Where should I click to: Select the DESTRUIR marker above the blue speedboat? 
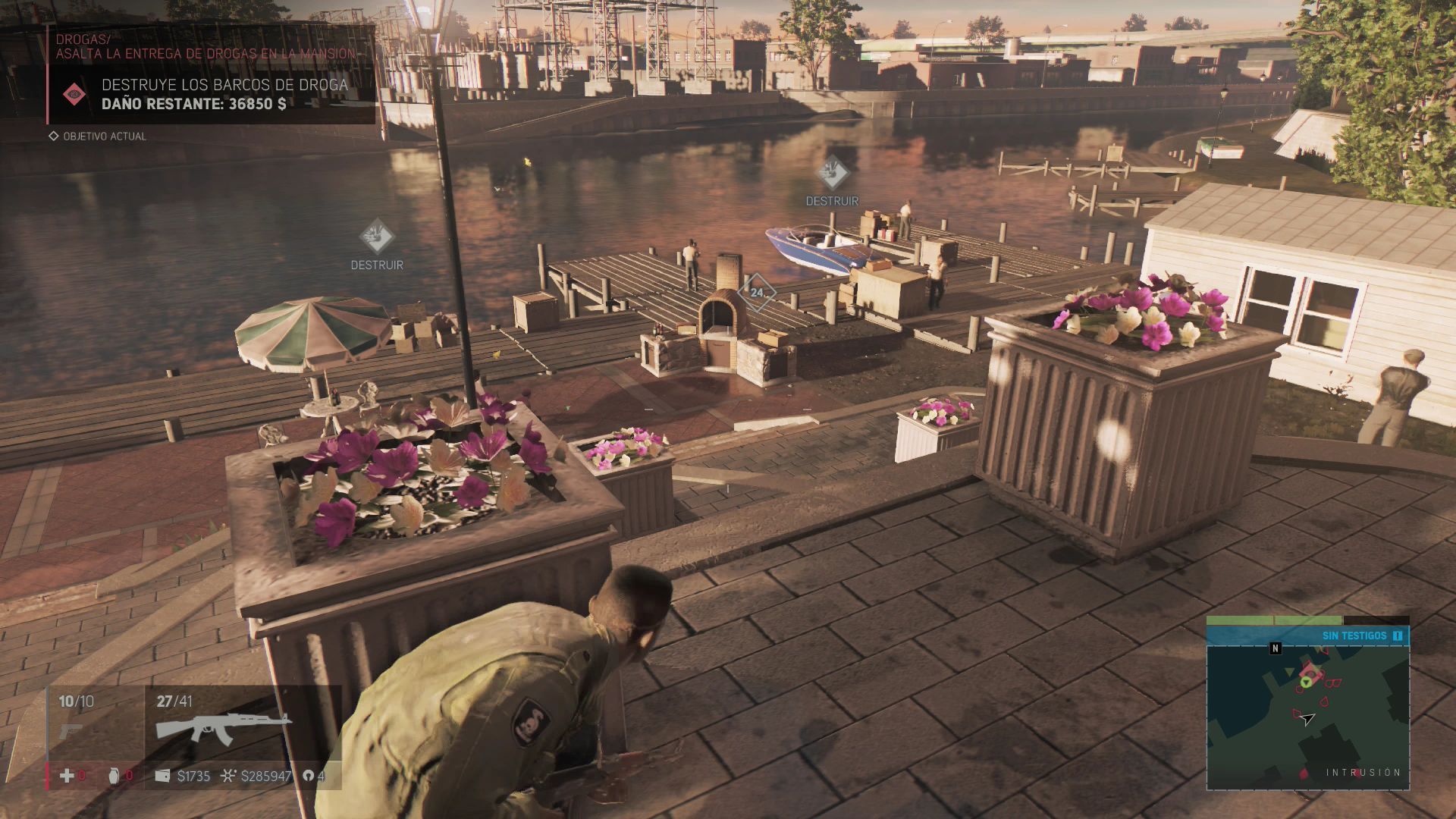click(832, 175)
